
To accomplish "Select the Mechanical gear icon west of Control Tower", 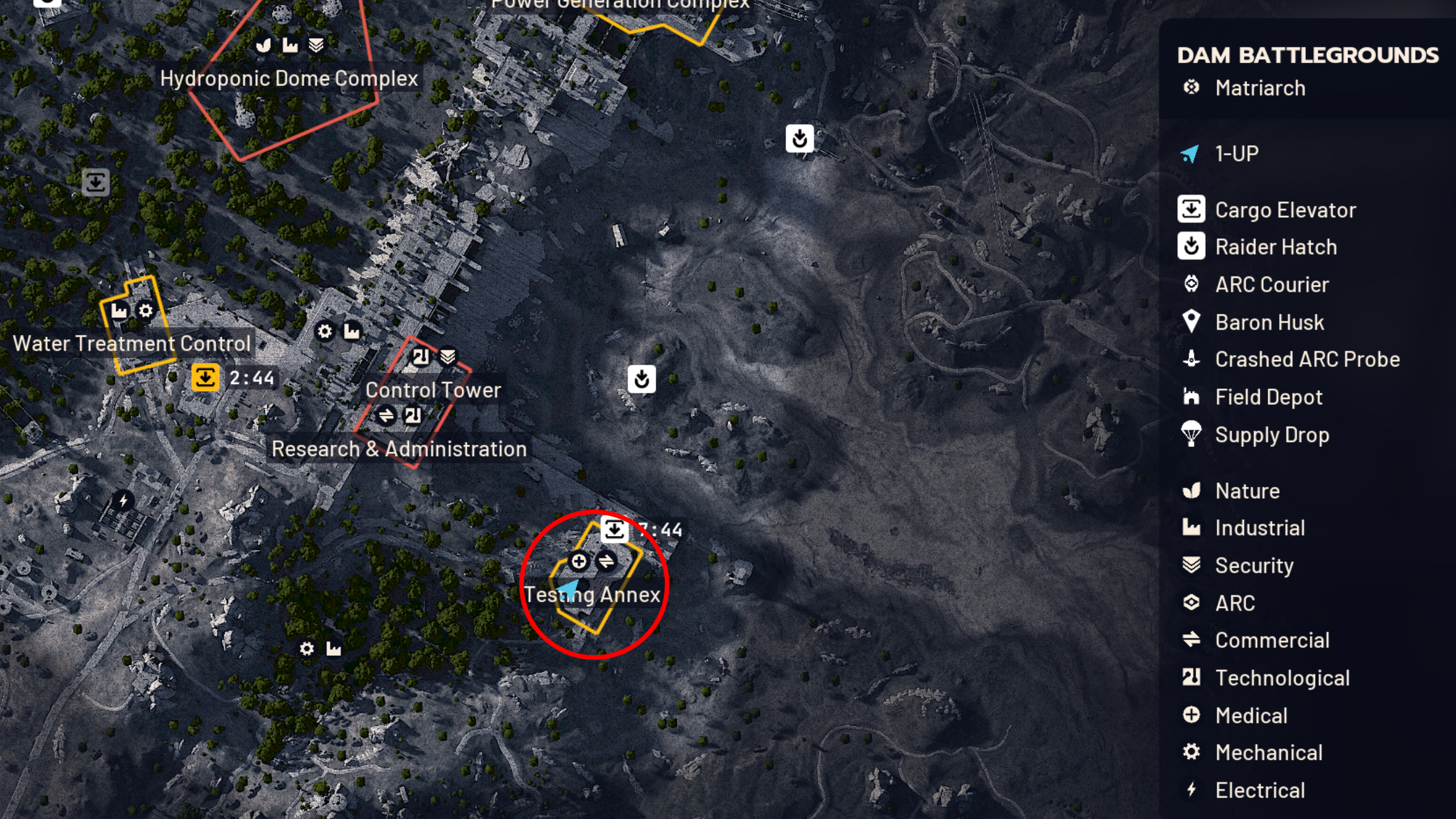I will click(x=325, y=332).
